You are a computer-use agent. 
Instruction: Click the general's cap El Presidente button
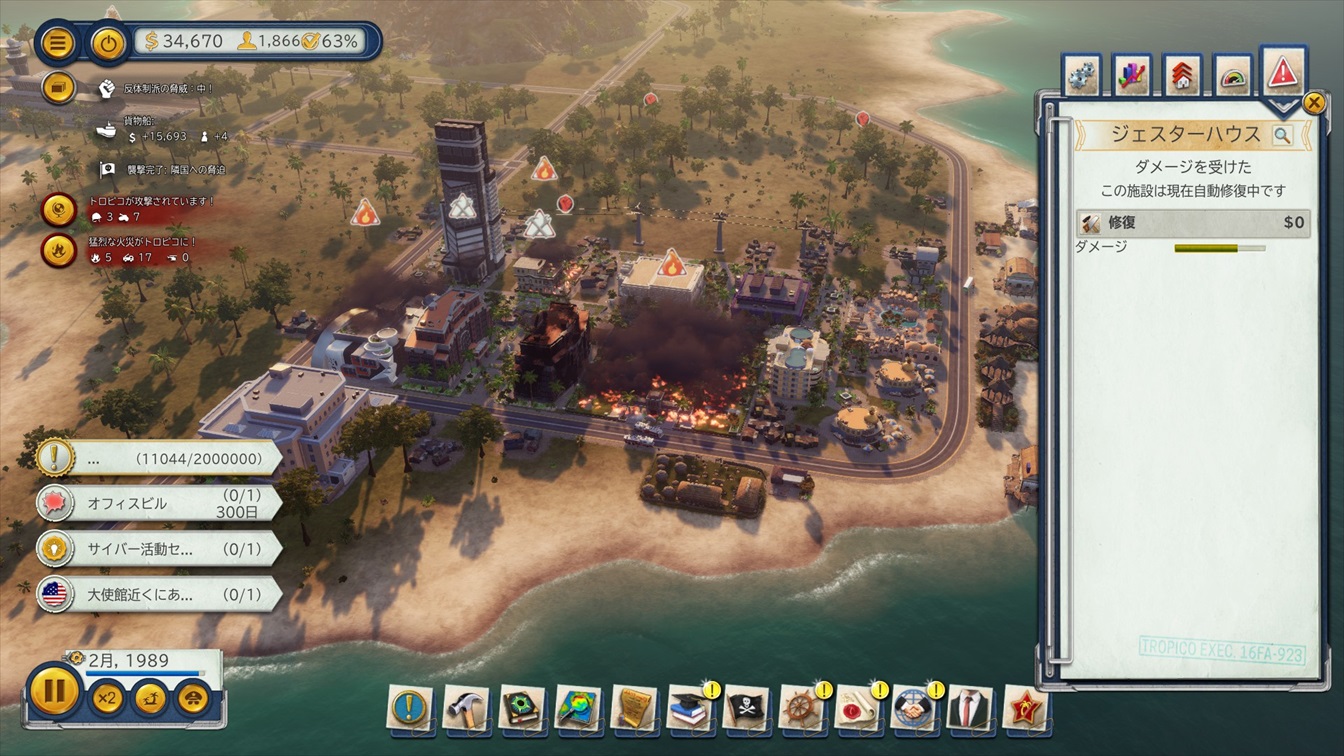(192, 697)
